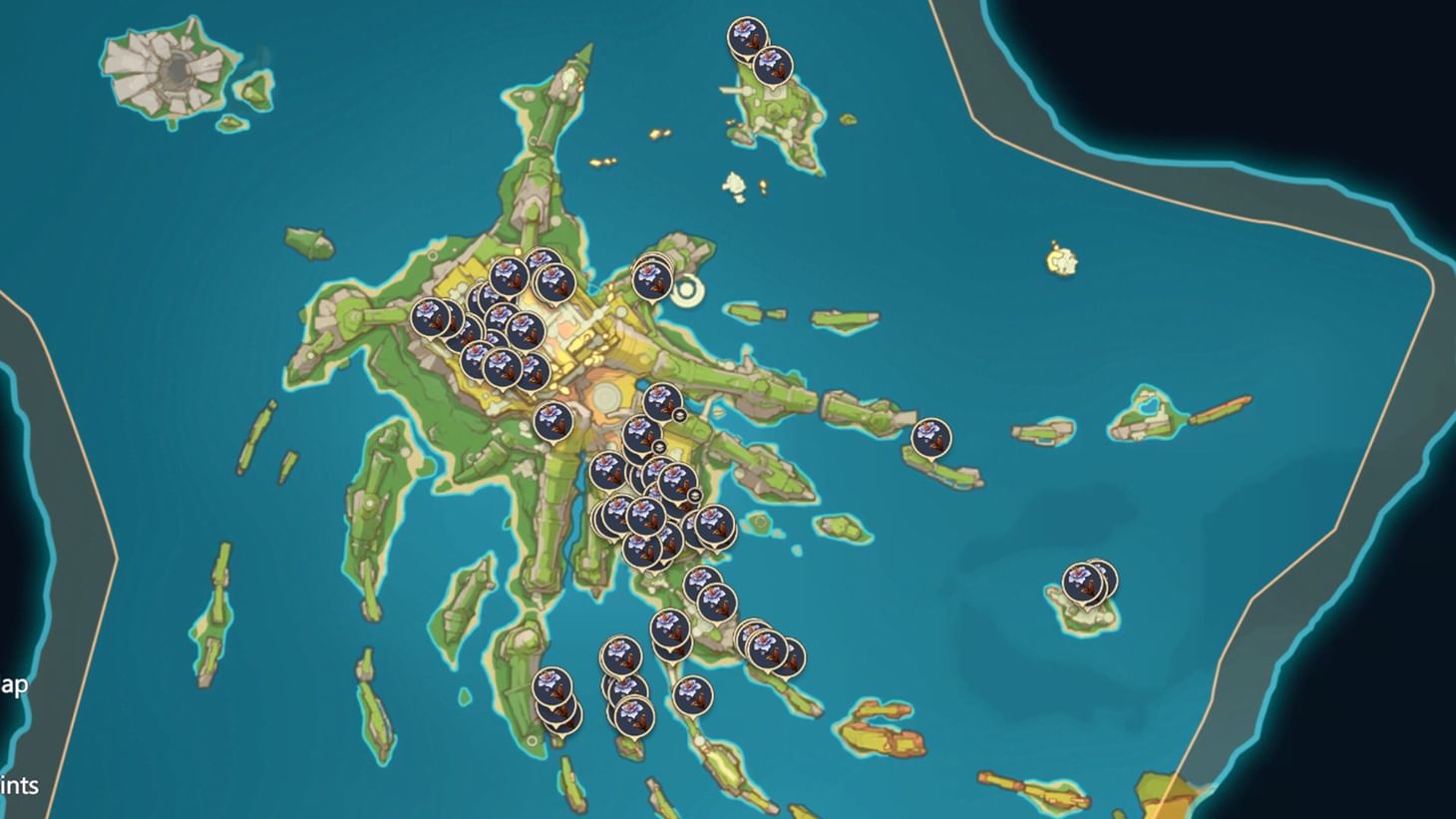Click the layered-floors badge beside a central marker

coord(680,414)
